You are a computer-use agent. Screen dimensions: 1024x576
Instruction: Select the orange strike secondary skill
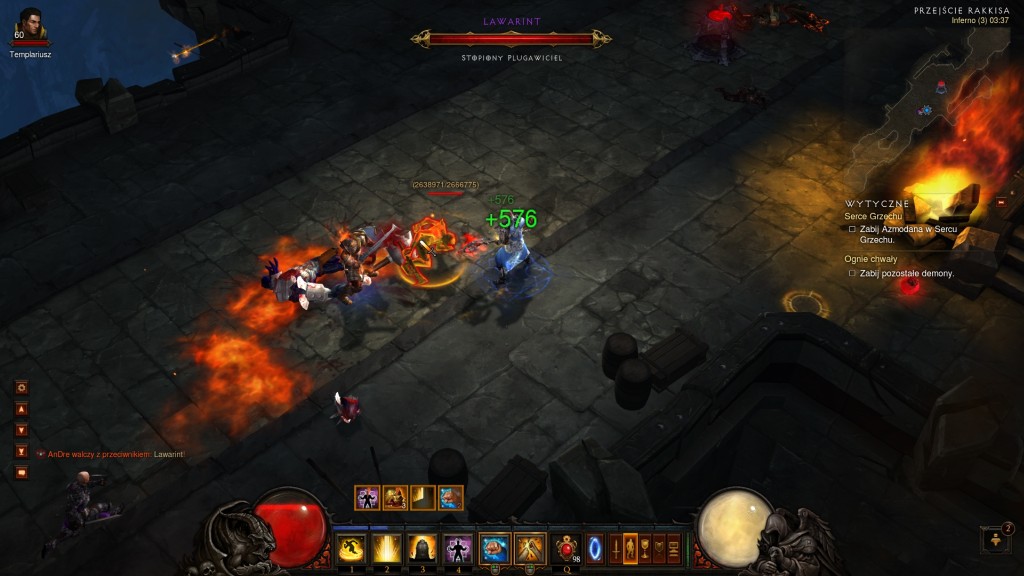[x=530, y=548]
